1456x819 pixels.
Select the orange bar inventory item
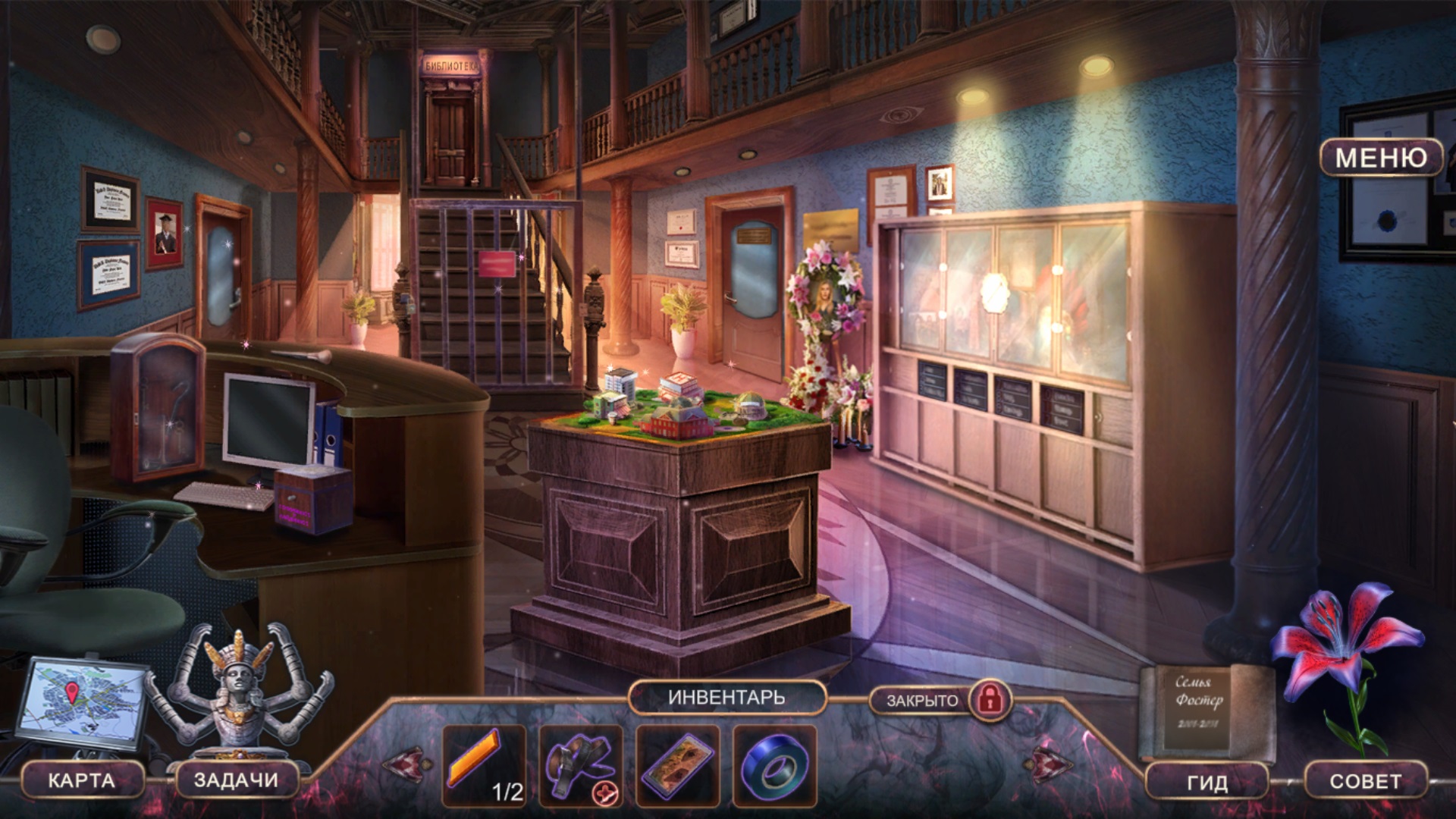point(475,758)
